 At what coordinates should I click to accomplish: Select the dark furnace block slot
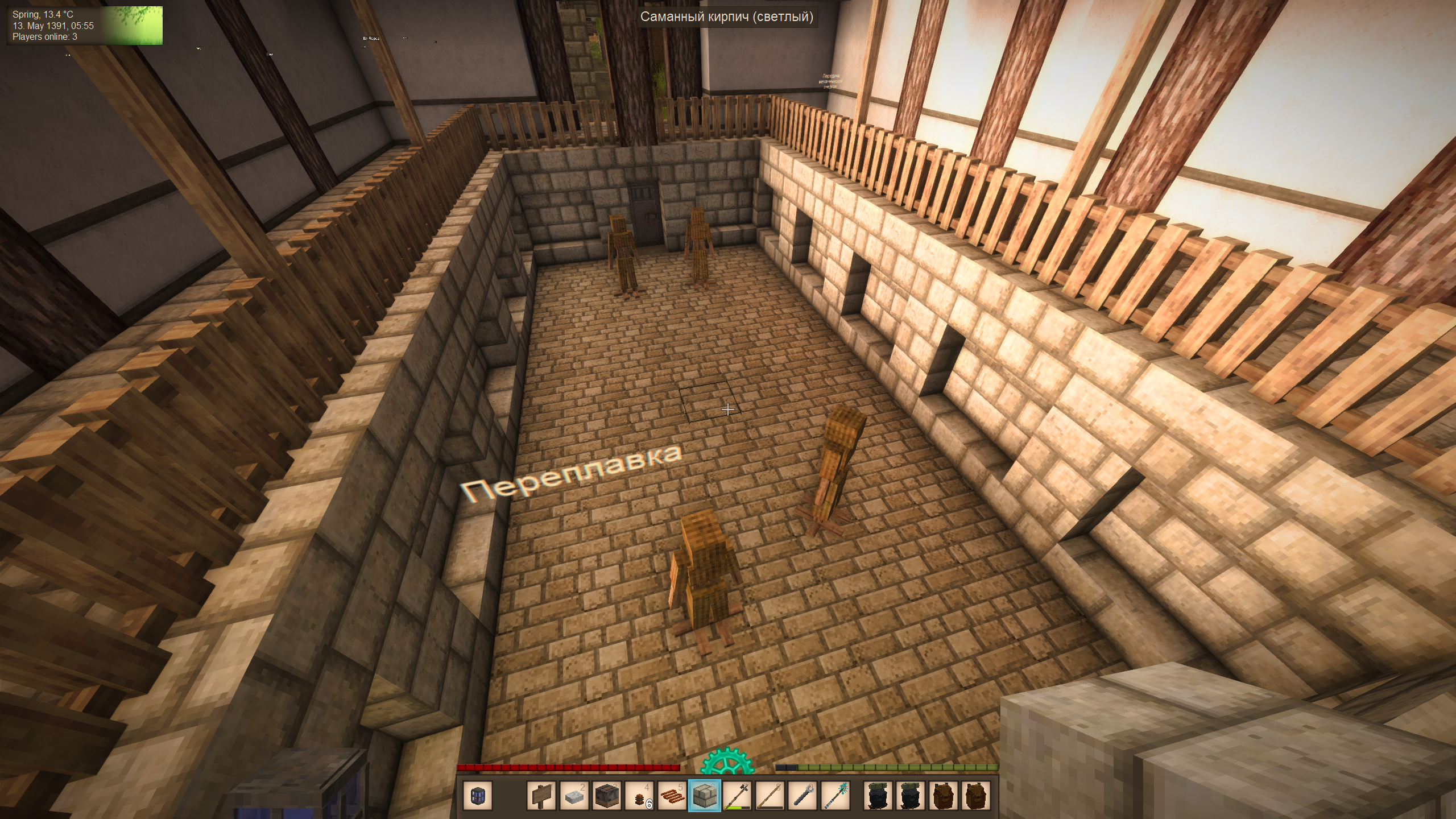607,796
